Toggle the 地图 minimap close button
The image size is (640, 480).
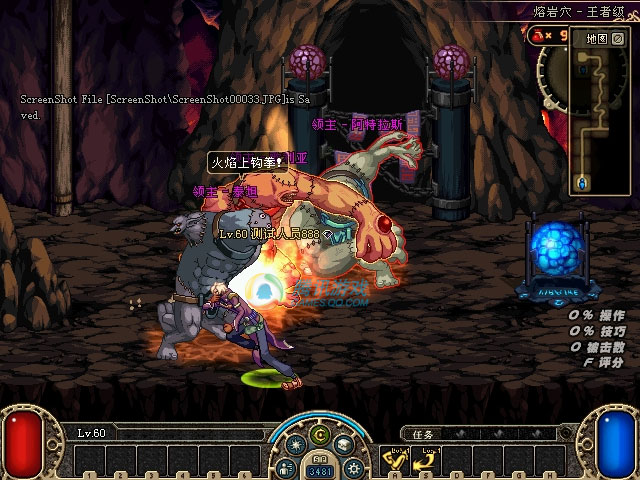[x=617, y=38]
